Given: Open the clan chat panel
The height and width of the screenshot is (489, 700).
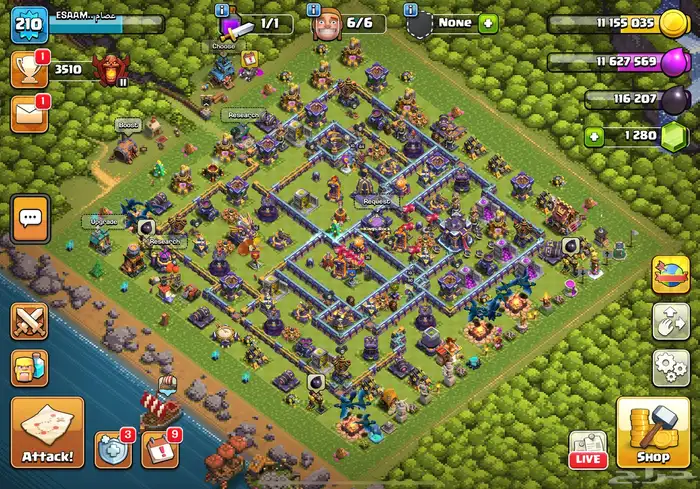Looking at the screenshot, I should [29, 217].
